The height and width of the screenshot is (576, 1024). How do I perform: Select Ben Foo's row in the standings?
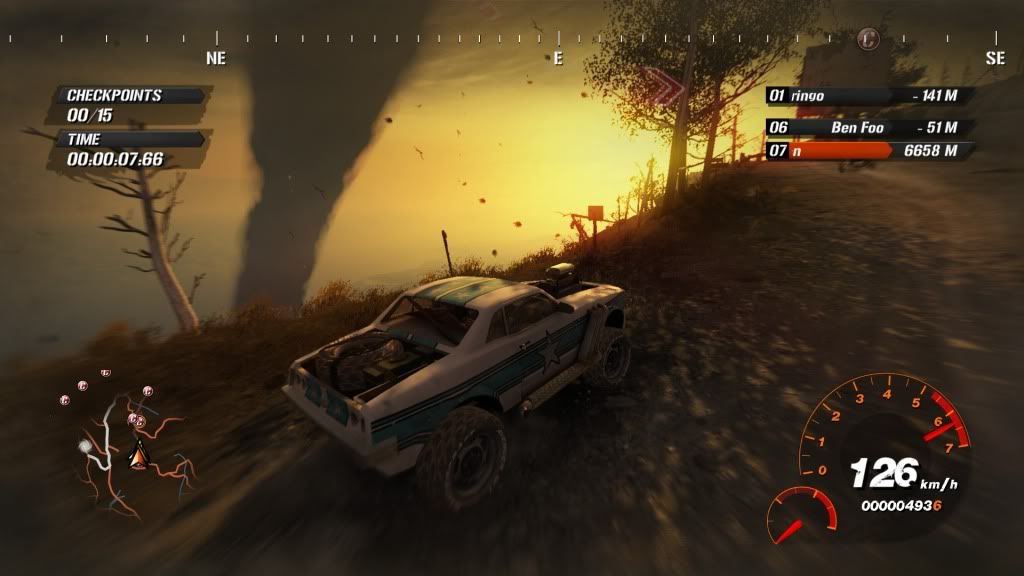pyautogui.click(x=866, y=127)
